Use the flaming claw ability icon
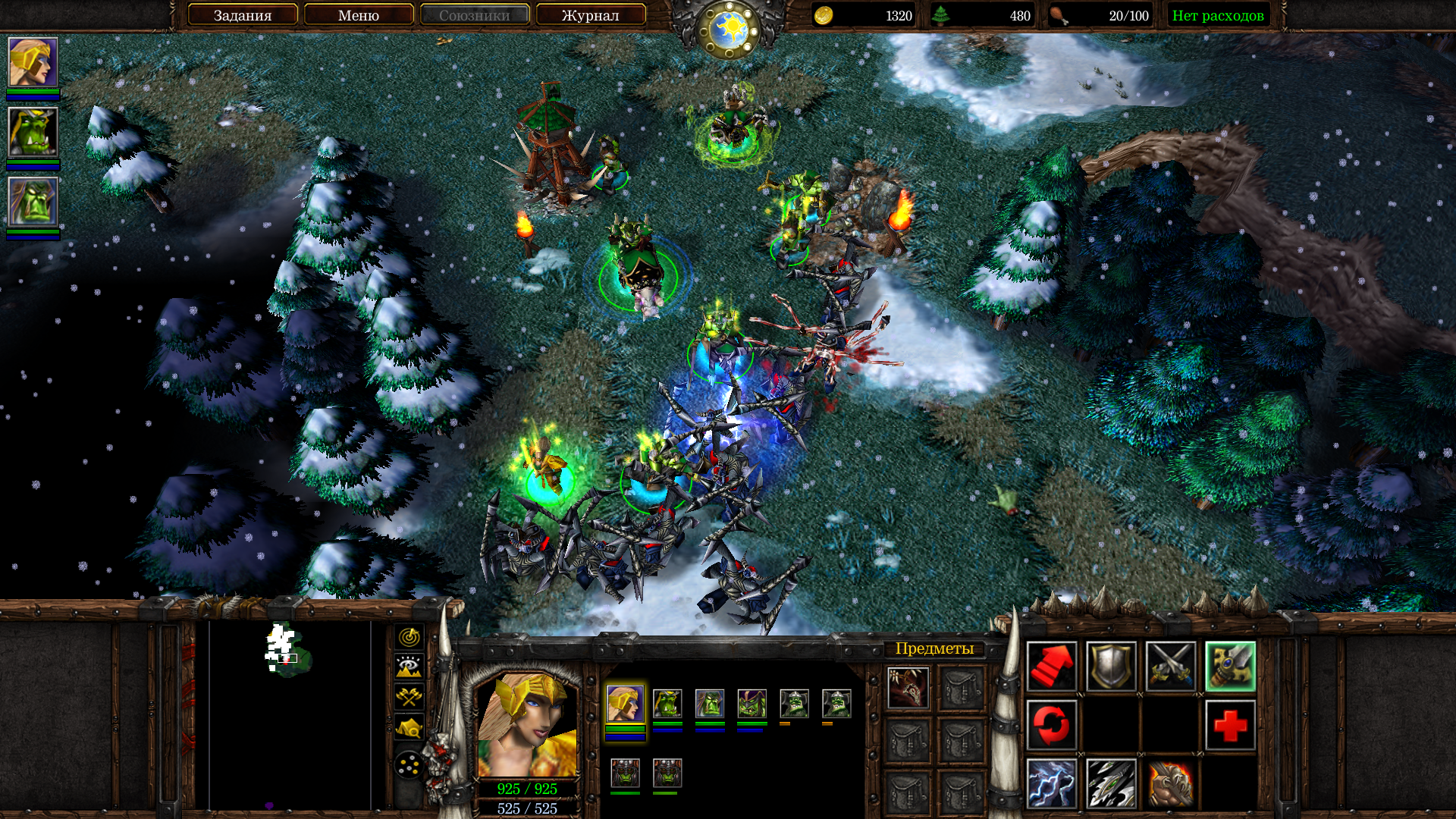The width and height of the screenshot is (1456, 819). (1170, 783)
